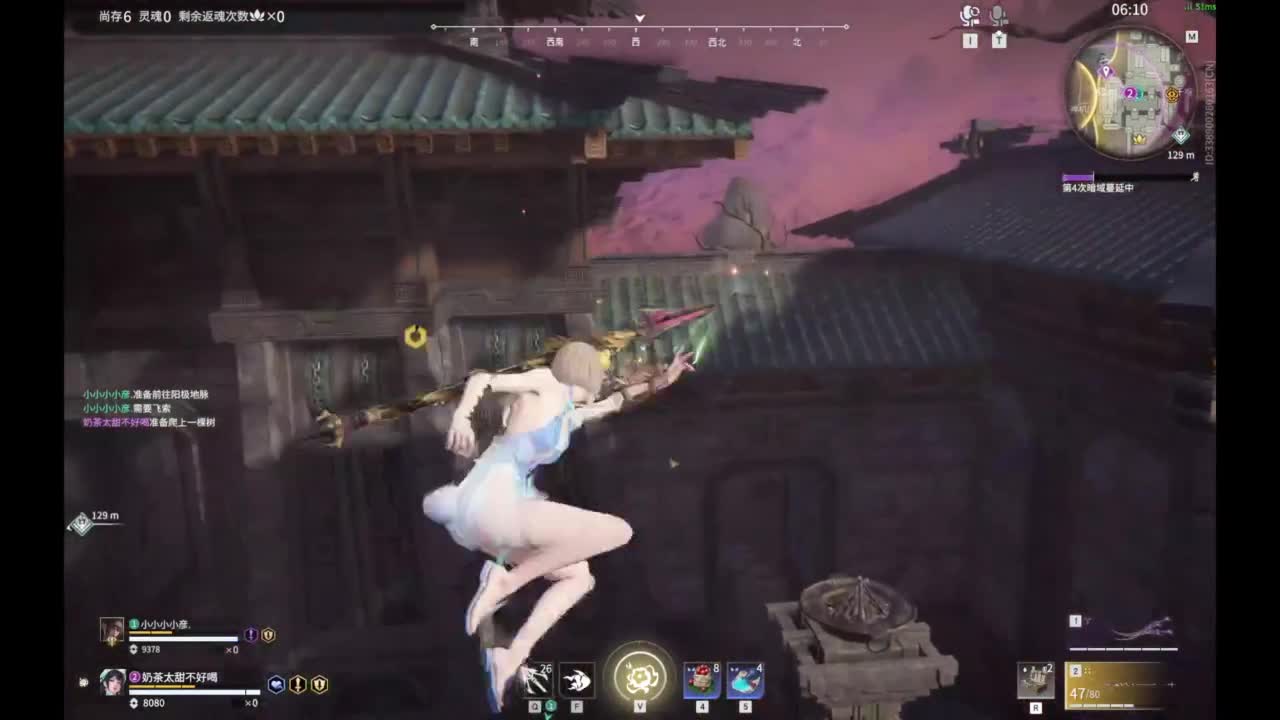Click the downward arrow under the compass bar

tap(639, 18)
